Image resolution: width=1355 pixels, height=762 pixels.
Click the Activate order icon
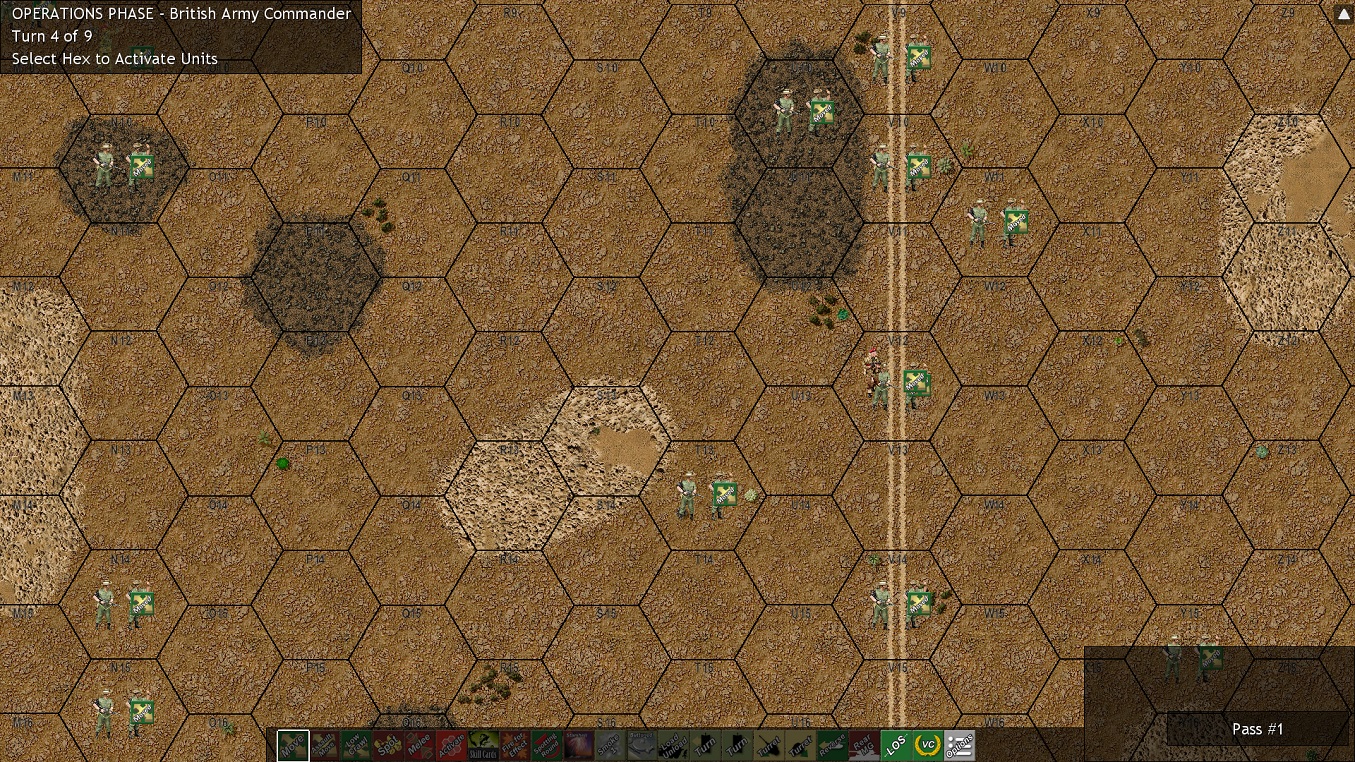pyautogui.click(x=453, y=745)
